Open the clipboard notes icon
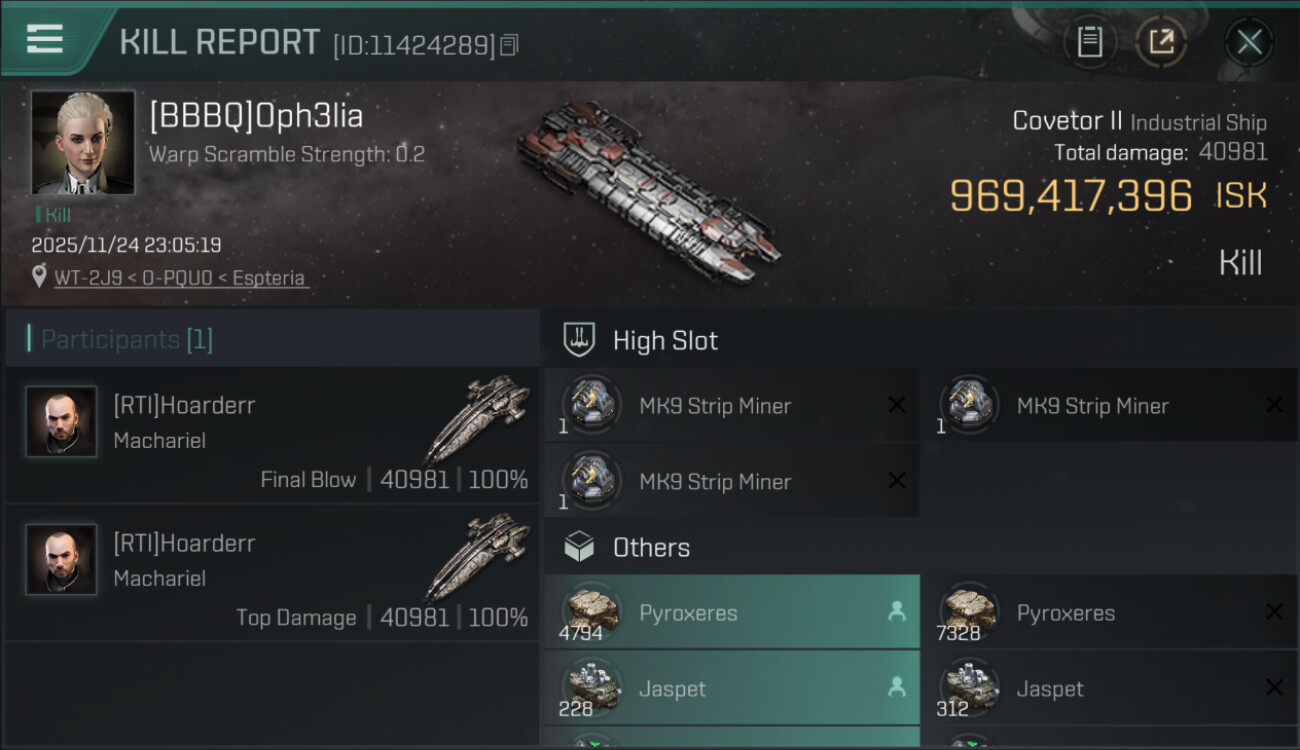1300x750 pixels. [1089, 42]
